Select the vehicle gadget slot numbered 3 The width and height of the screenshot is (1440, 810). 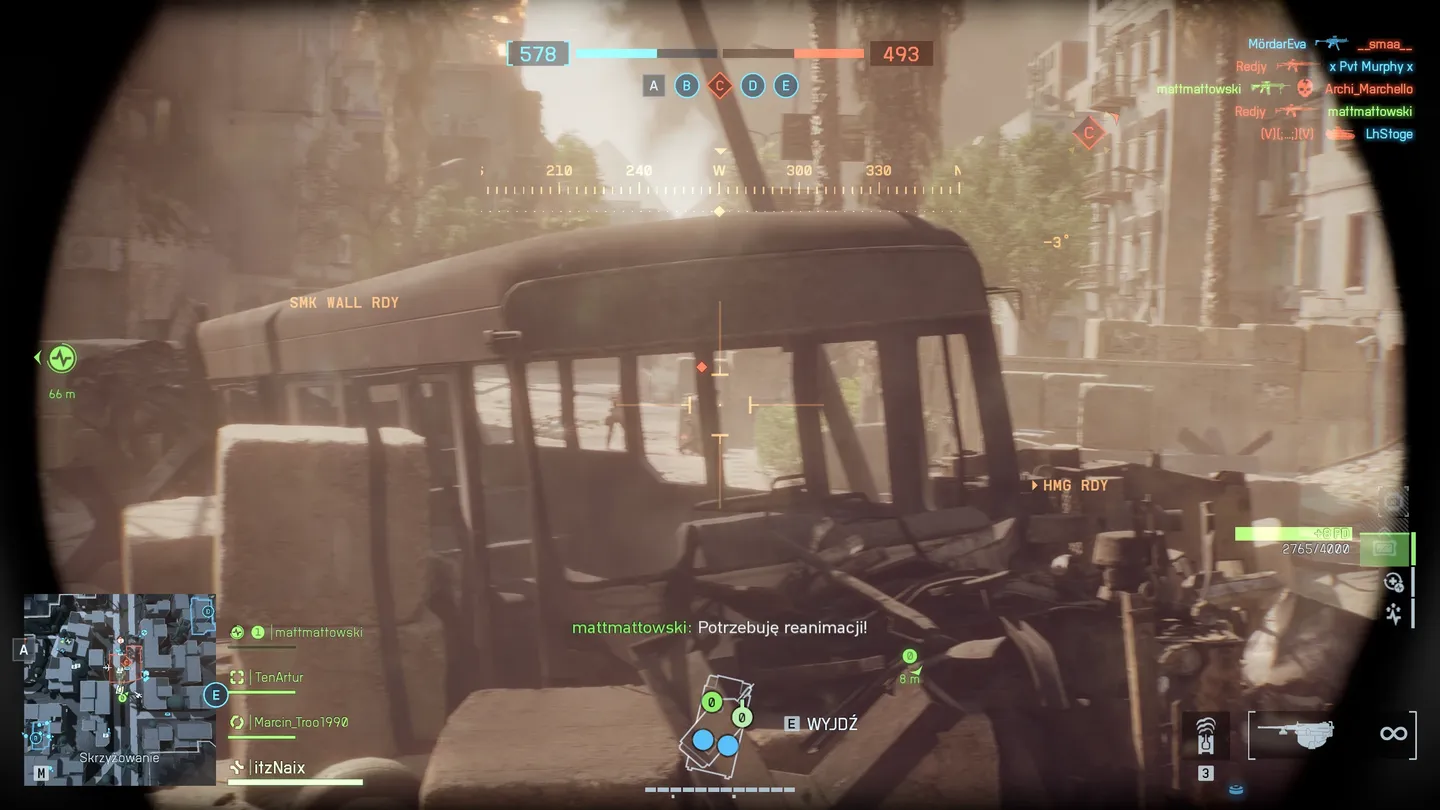pyautogui.click(x=1206, y=738)
